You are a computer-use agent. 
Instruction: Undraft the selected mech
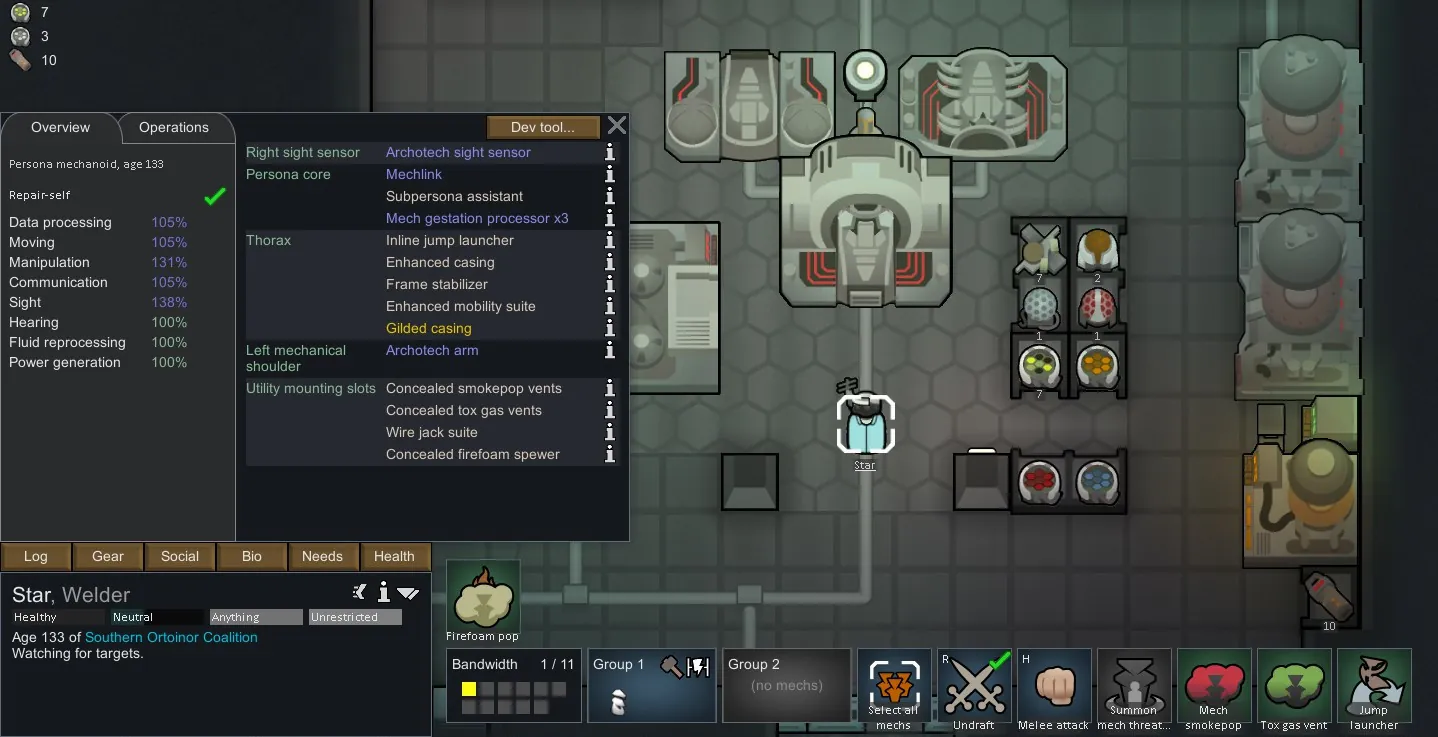[x=974, y=689]
